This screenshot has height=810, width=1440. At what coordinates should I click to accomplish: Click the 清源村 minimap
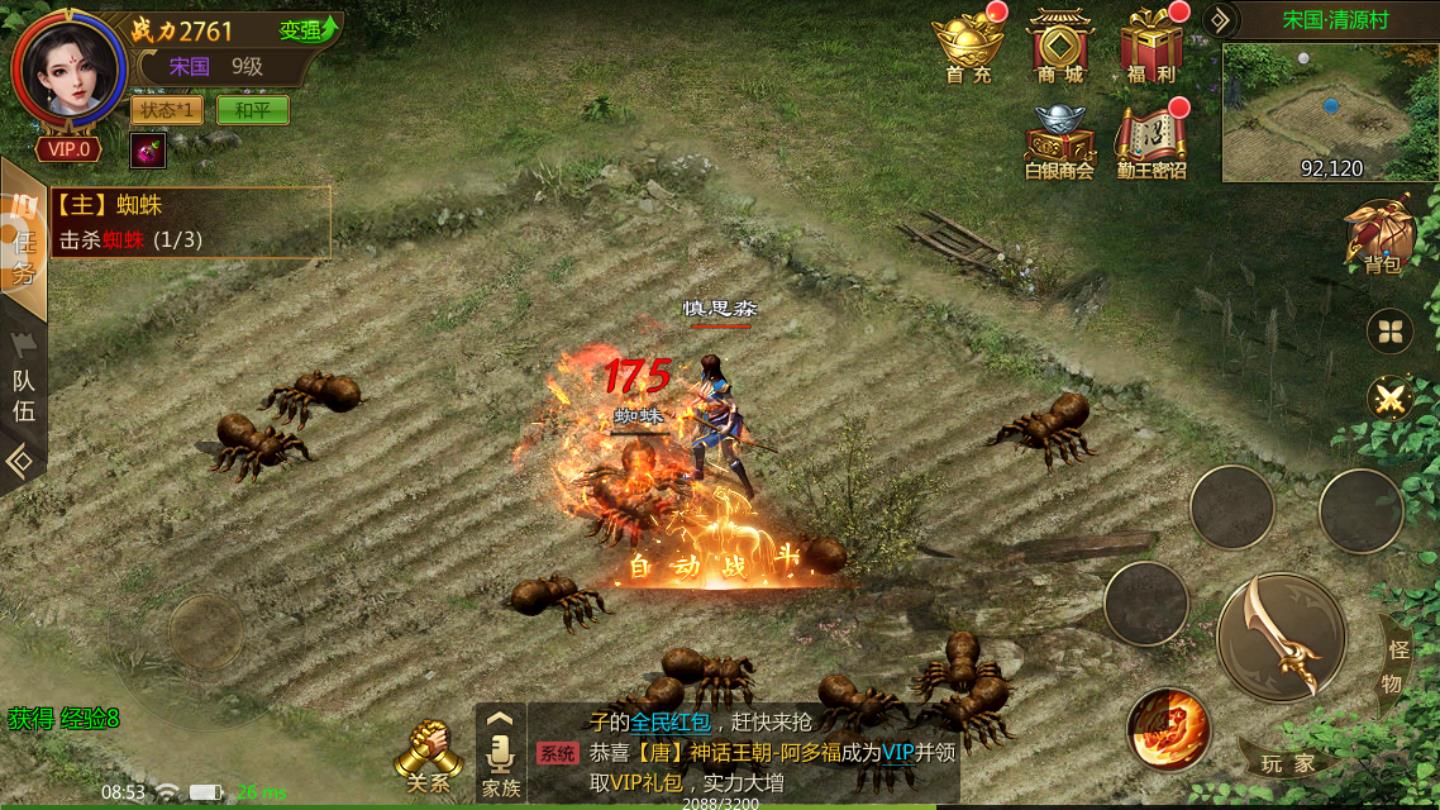pyautogui.click(x=1330, y=111)
